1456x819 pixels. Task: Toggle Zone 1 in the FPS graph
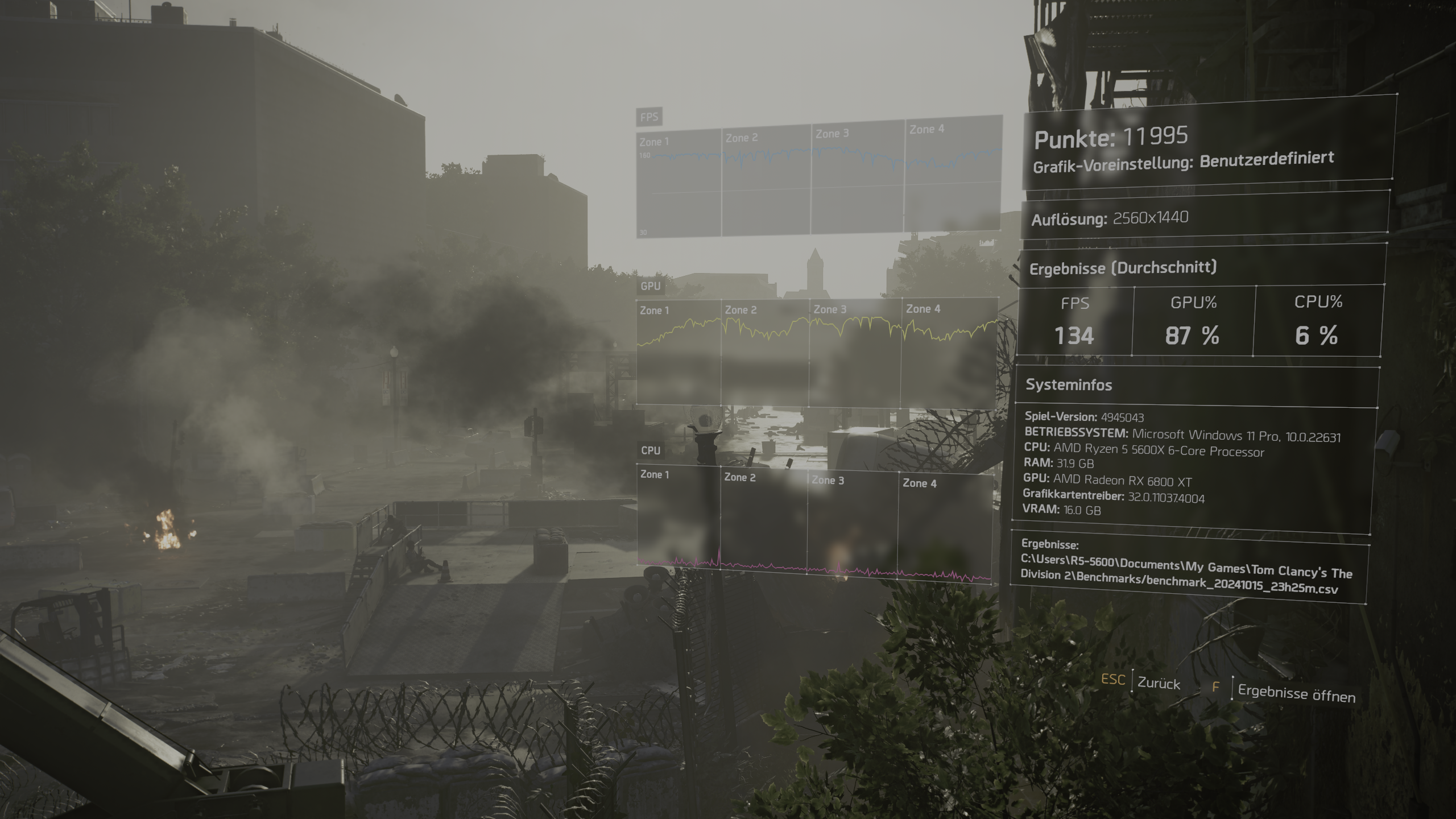point(654,140)
